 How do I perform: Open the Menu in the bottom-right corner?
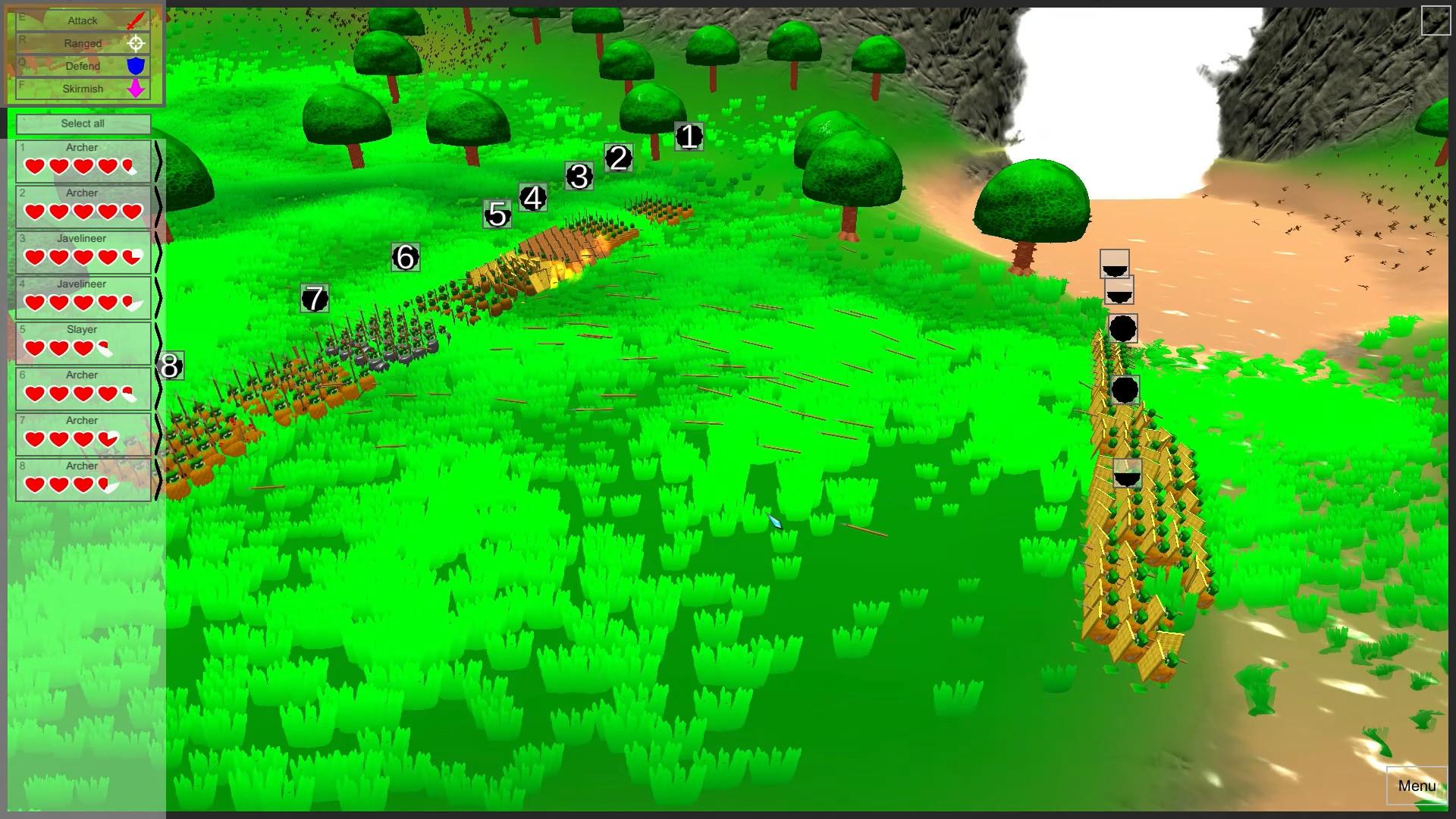1417,786
